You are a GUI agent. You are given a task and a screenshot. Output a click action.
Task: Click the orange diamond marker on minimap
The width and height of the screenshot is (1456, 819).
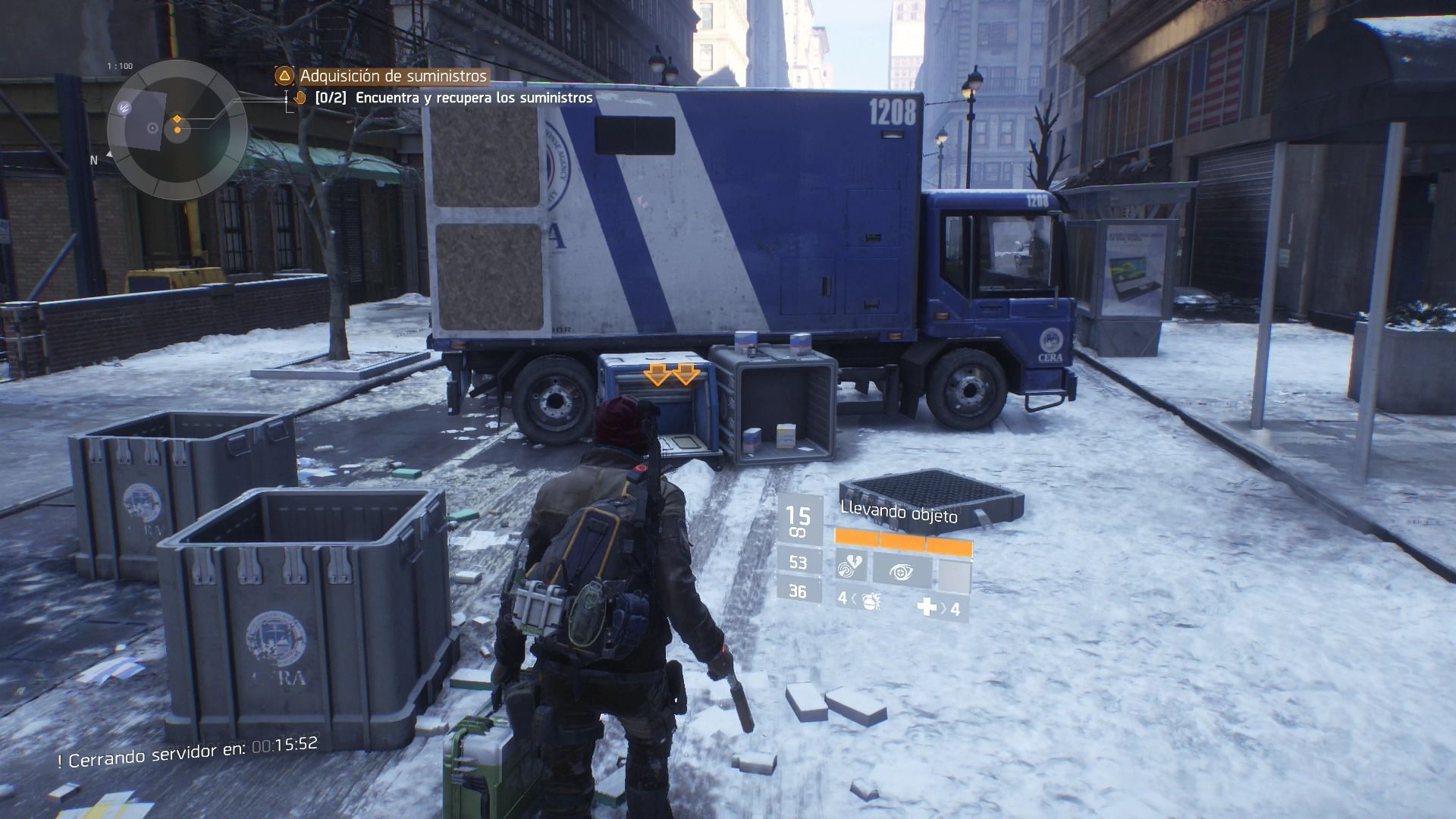click(177, 119)
